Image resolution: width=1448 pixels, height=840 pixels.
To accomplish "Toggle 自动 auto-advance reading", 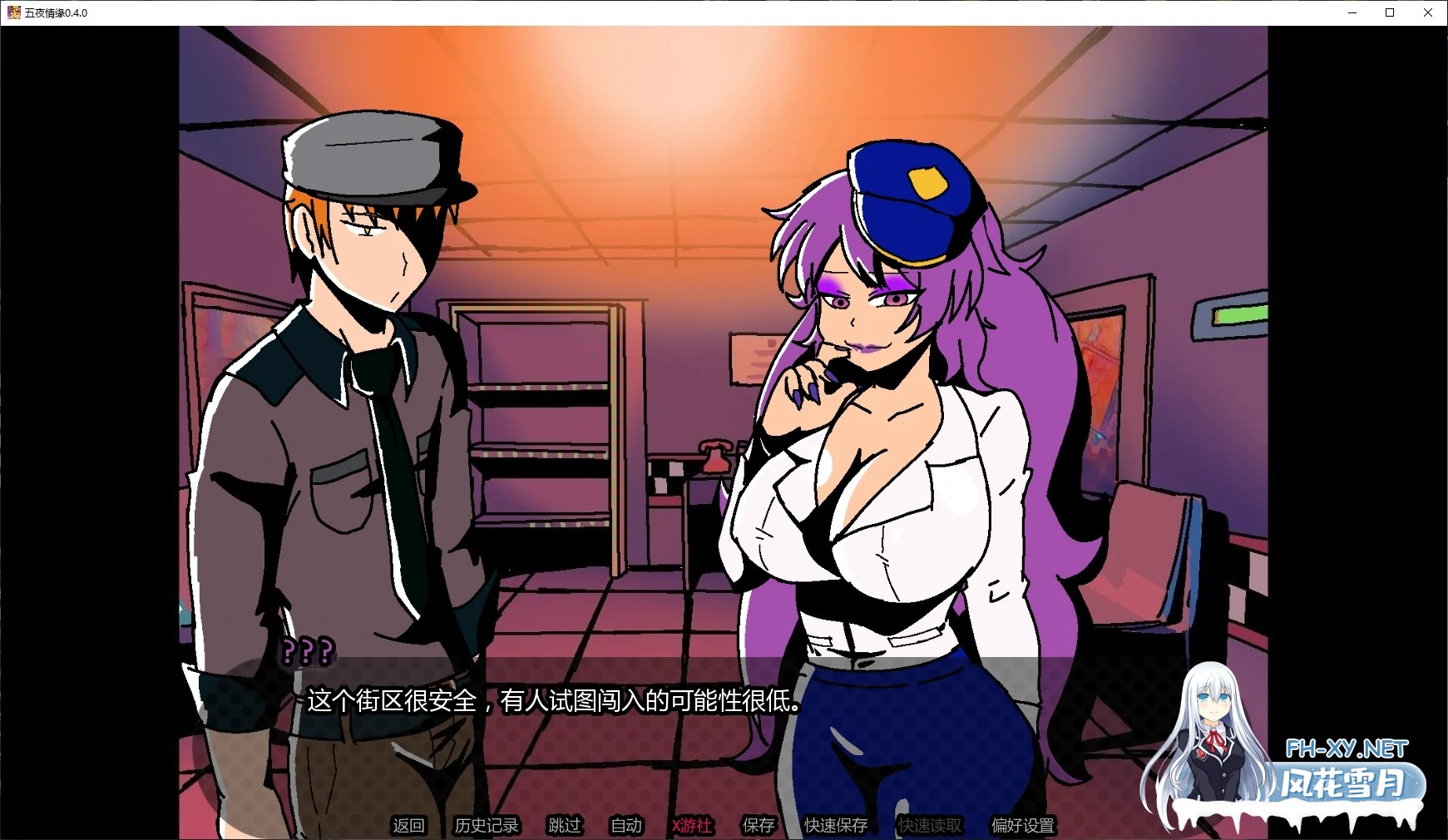I will pos(625,826).
